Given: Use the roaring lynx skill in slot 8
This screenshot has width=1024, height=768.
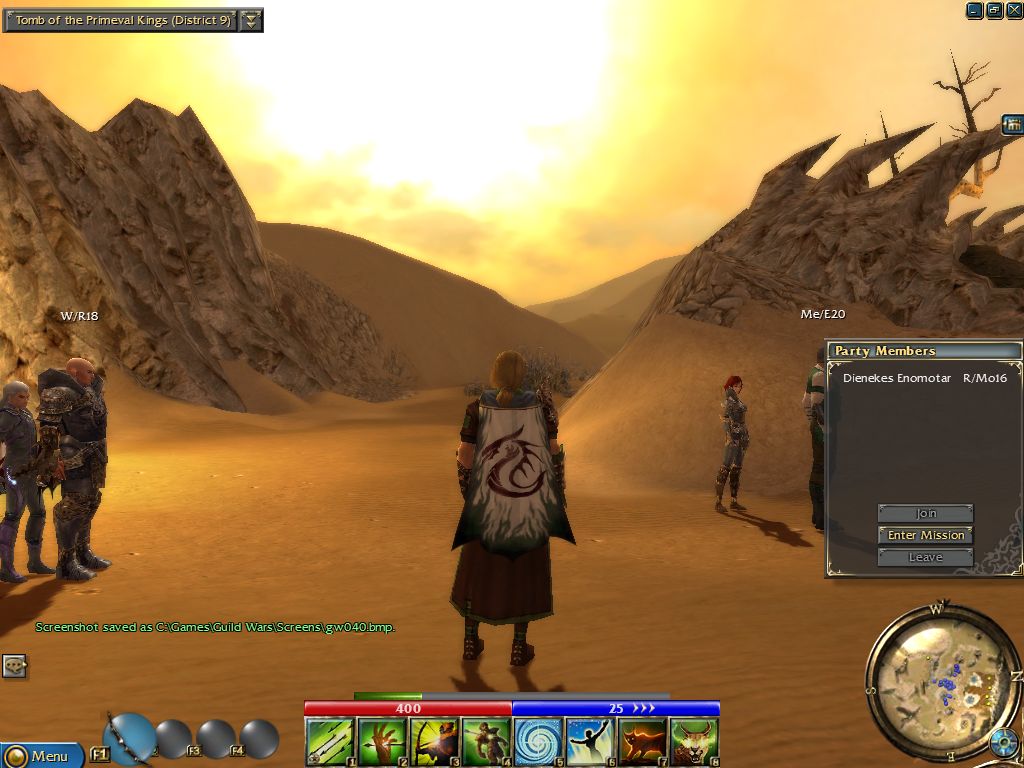Looking at the screenshot, I should (694, 742).
